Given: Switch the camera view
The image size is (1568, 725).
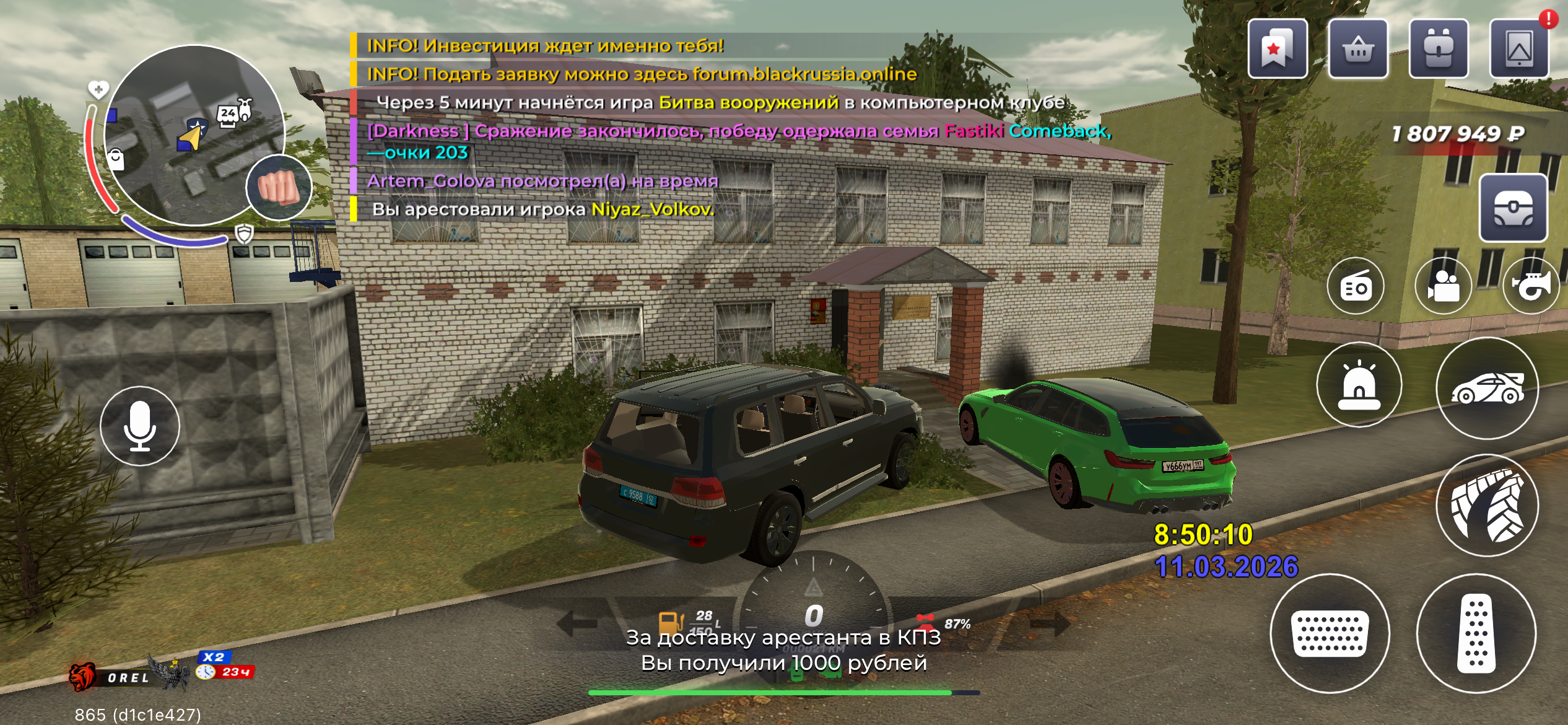Looking at the screenshot, I should [x=1443, y=286].
